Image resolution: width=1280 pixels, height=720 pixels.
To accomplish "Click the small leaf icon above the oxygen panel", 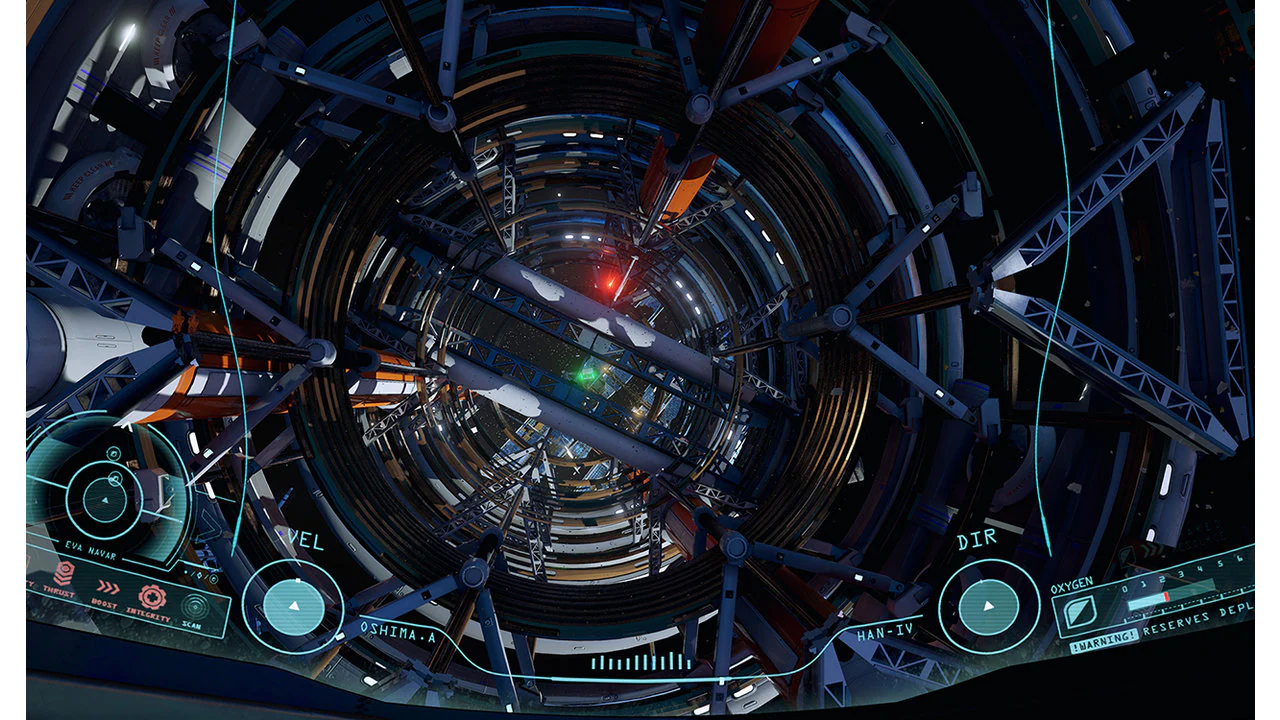I will [x=1125, y=554].
